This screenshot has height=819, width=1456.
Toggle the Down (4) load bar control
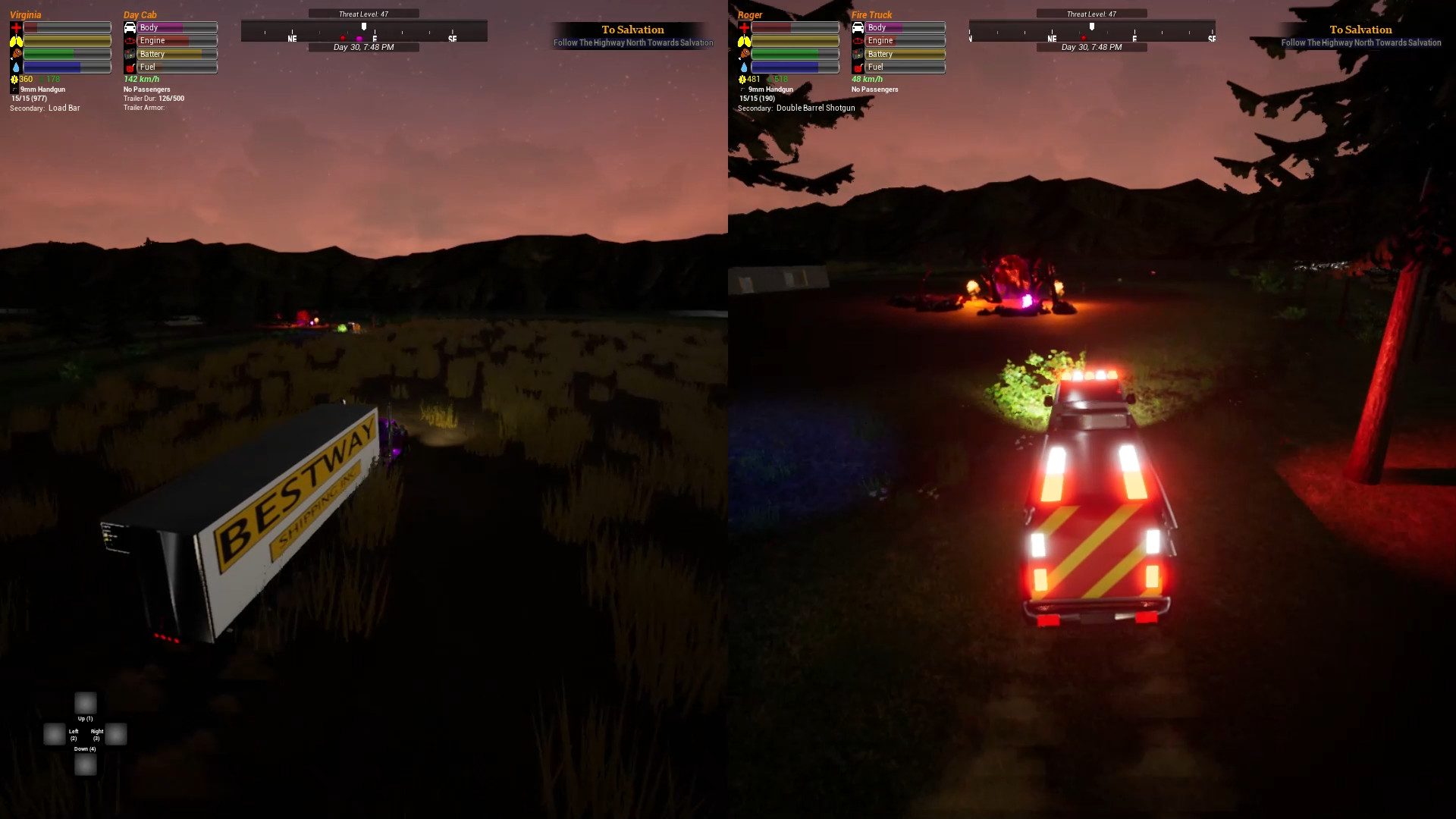85,765
